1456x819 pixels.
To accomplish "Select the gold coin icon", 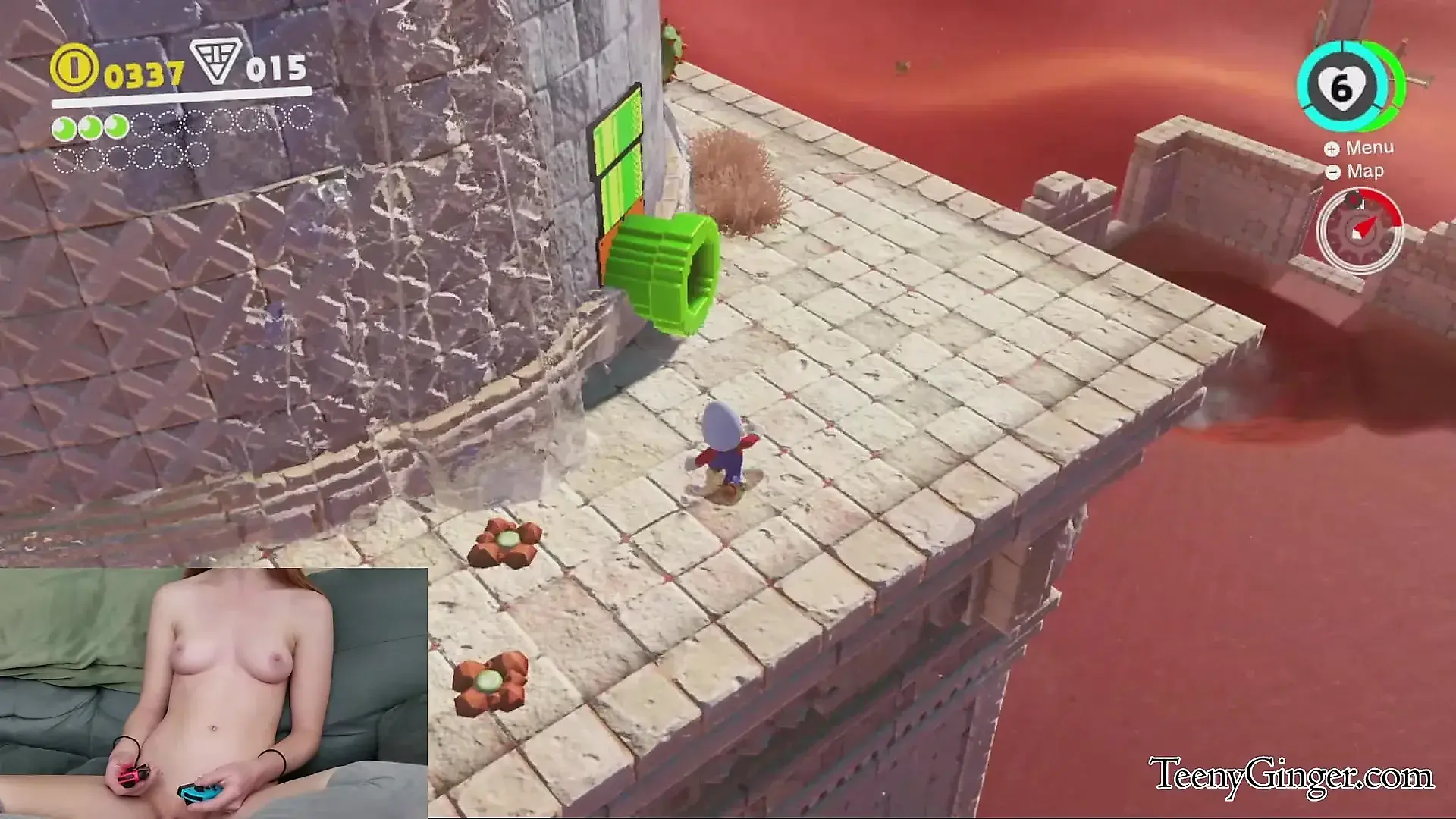I will (74, 68).
